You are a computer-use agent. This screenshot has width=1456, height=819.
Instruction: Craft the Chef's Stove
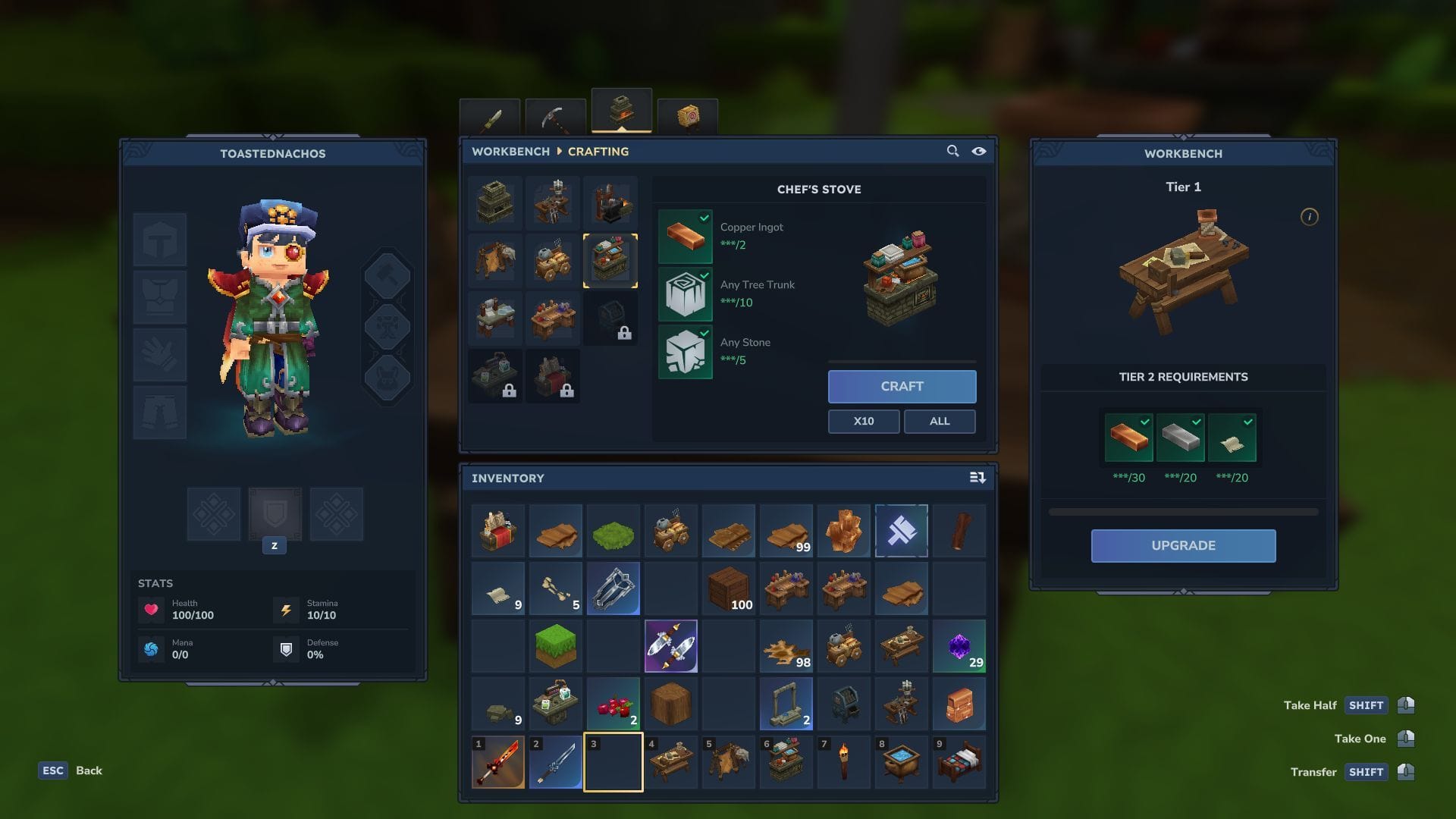pos(902,386)
